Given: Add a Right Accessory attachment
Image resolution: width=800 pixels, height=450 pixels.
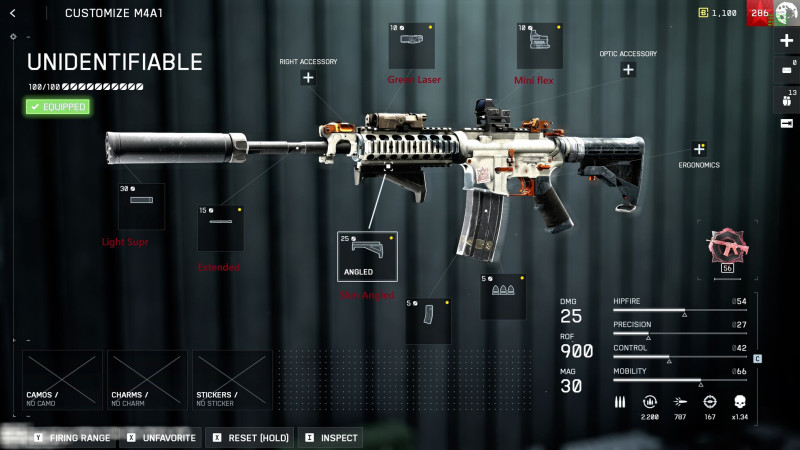Looking at the screenshot, I should tap(308, 78).
